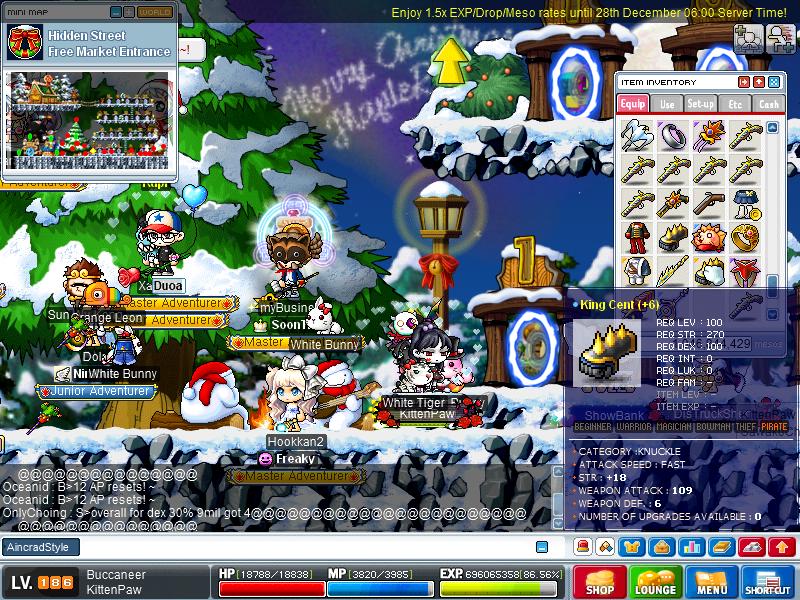Open the Etc inventory tab
The height and width of the screenshot is (600, 800).
(735, 103)
